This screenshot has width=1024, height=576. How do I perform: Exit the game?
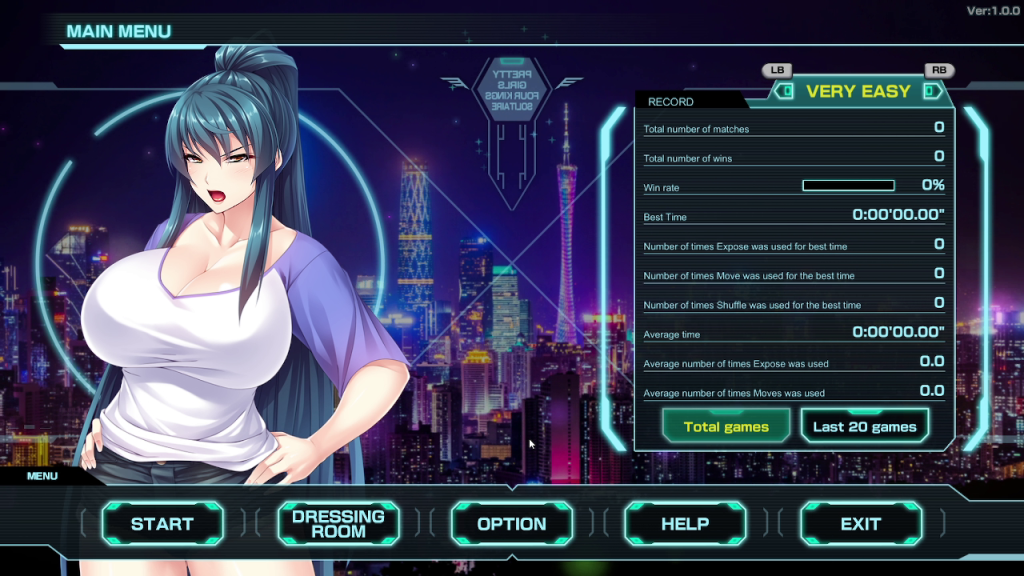[x=860, y=523]
